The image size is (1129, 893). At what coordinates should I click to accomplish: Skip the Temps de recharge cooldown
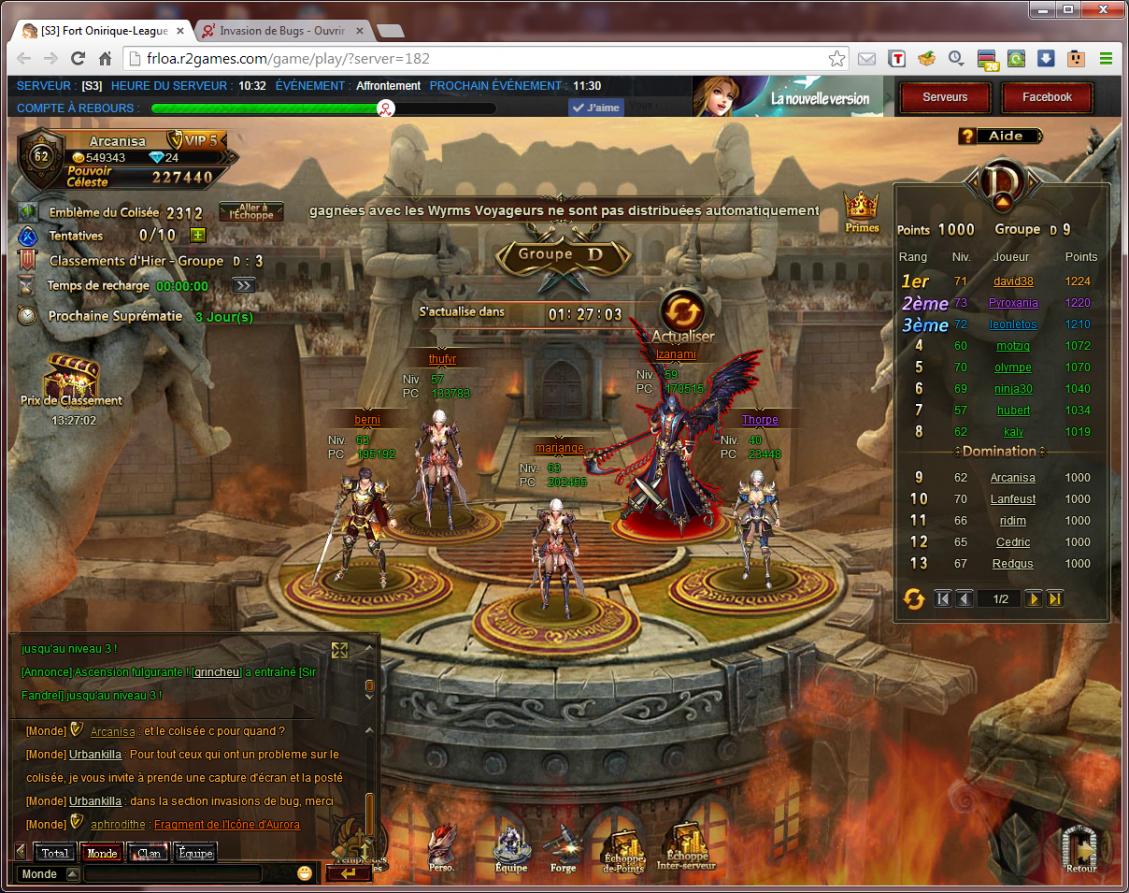(x=244, y=285)
